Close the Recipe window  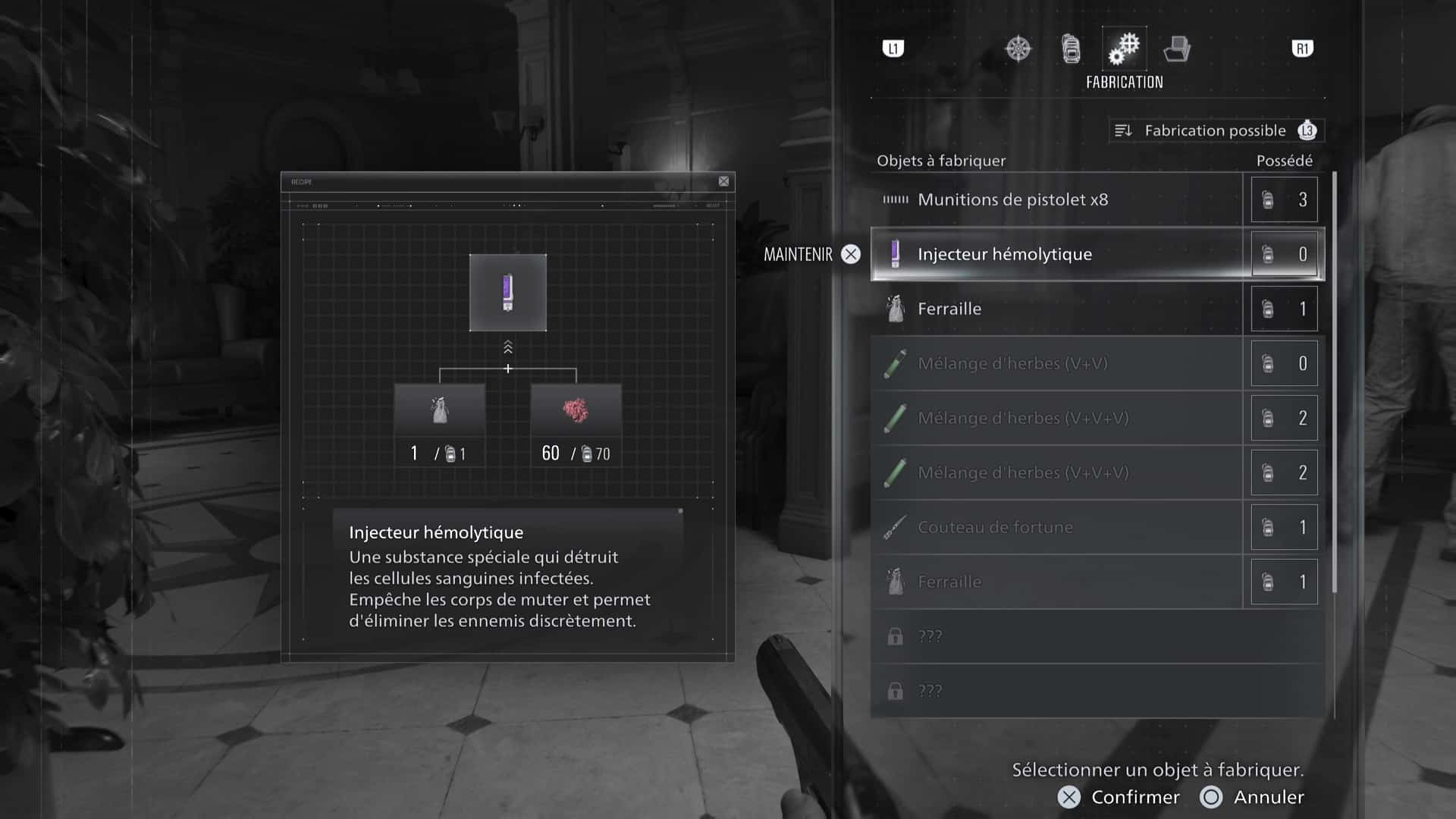(x=723, y=182)
